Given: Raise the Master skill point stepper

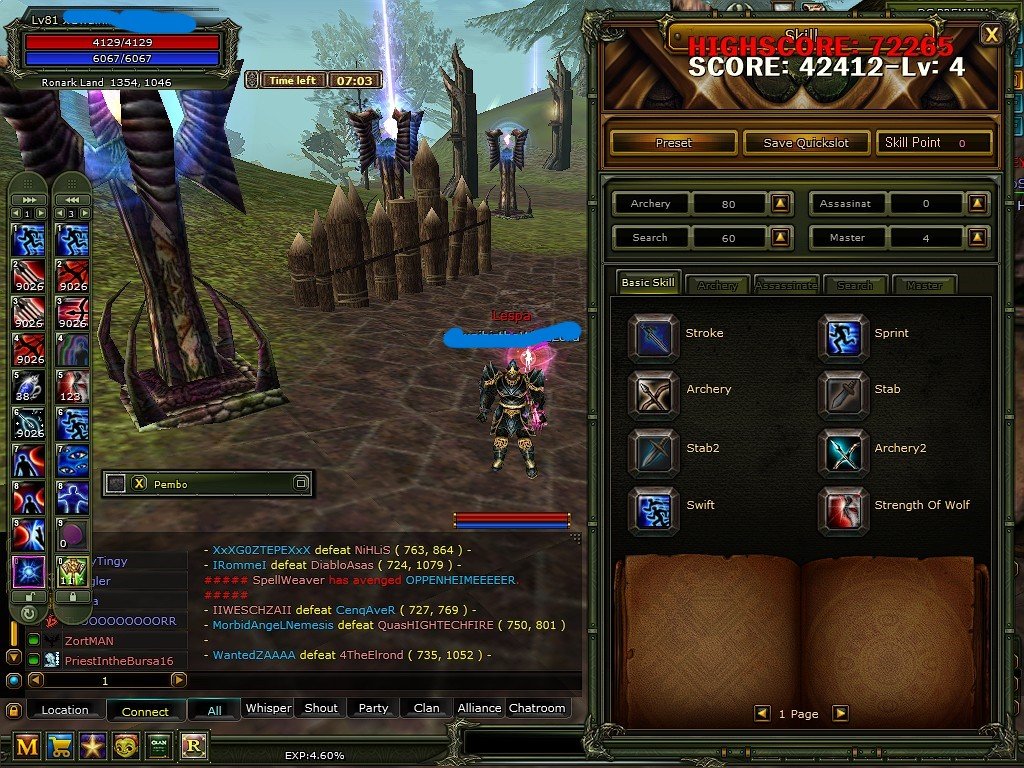Looking at the screenshot, I should click(978, 238).
